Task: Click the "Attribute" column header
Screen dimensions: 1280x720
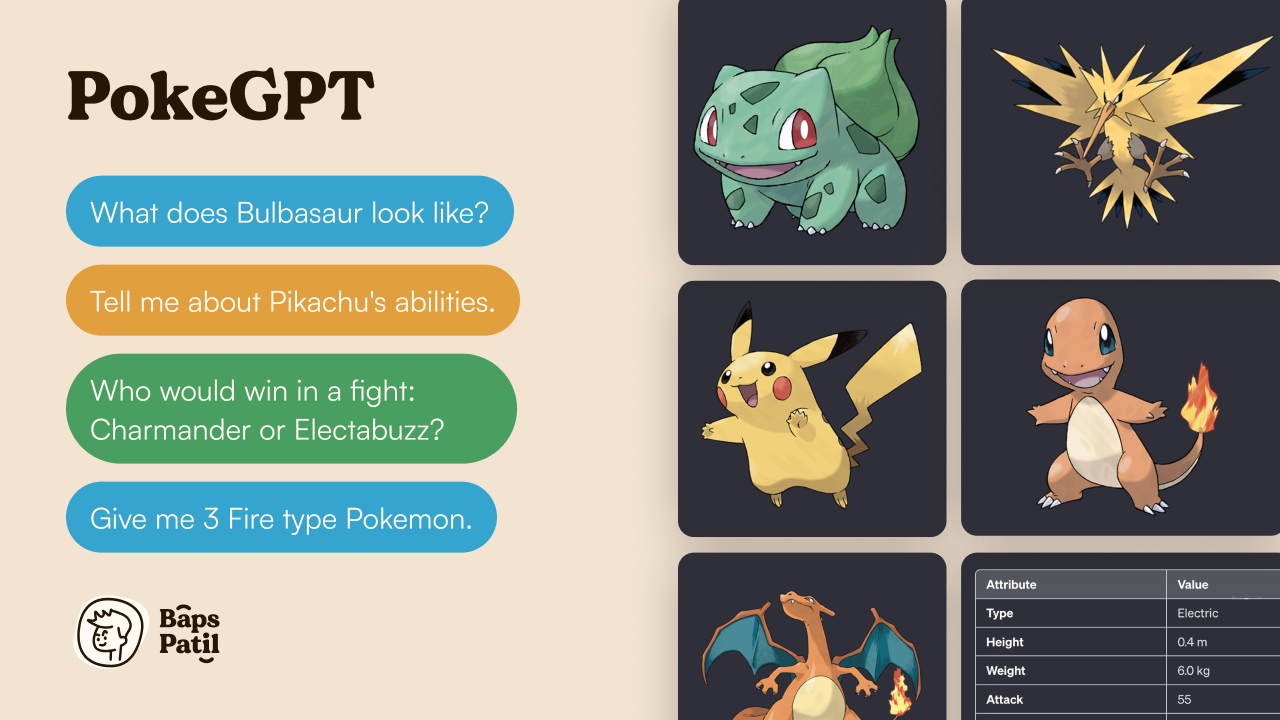Action: point(1011,584)
